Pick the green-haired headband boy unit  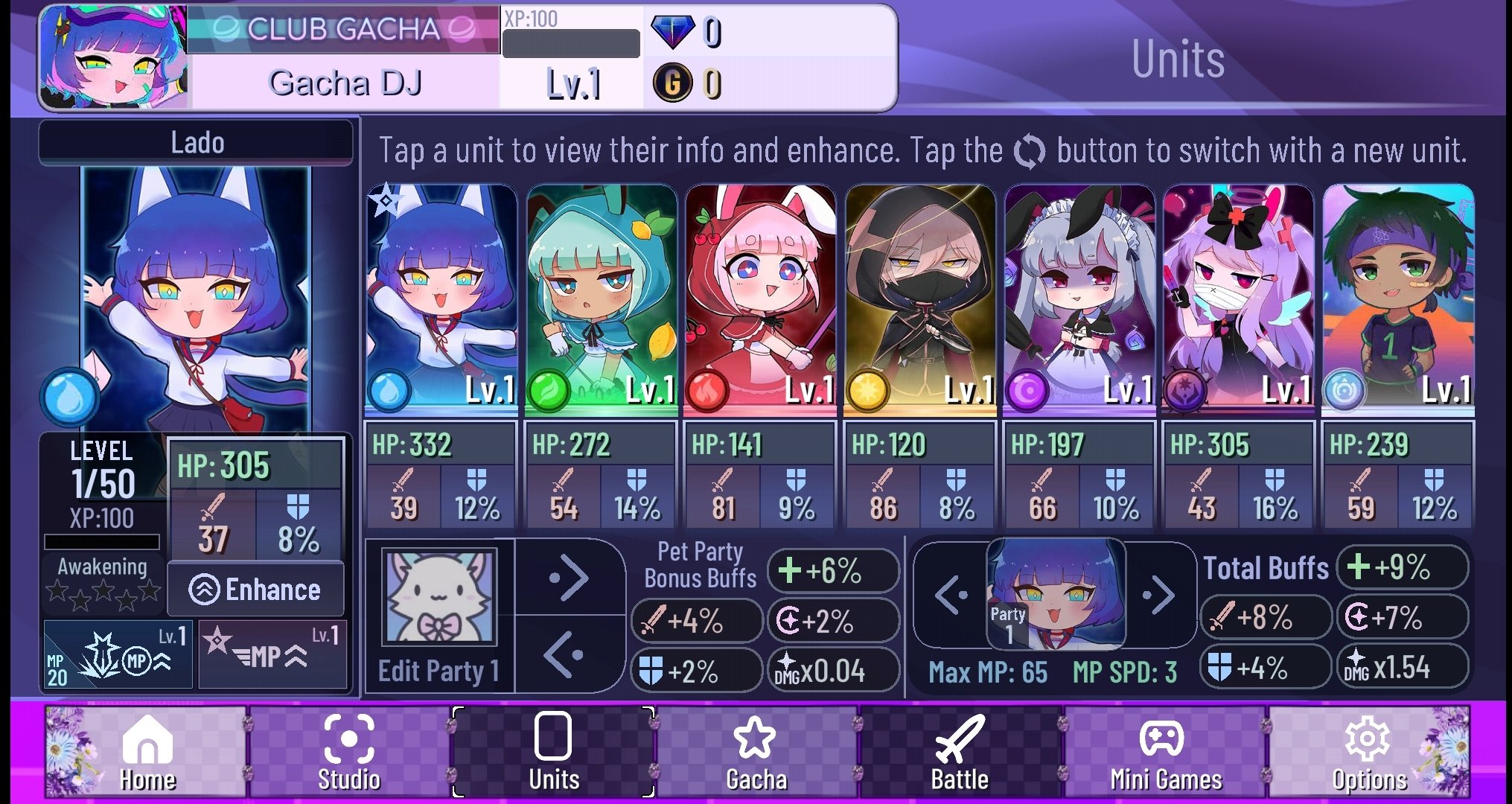1398,298
